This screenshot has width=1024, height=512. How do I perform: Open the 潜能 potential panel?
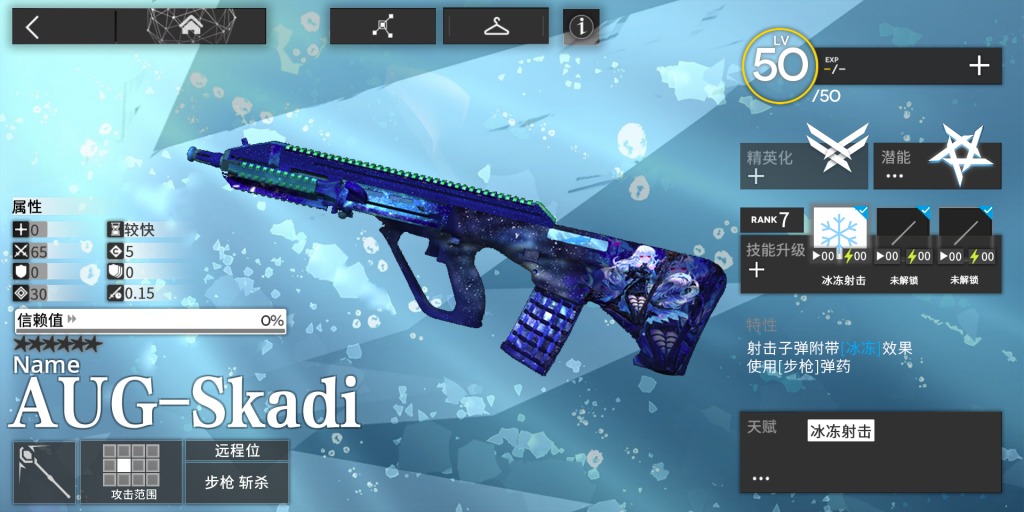[937, 165]
